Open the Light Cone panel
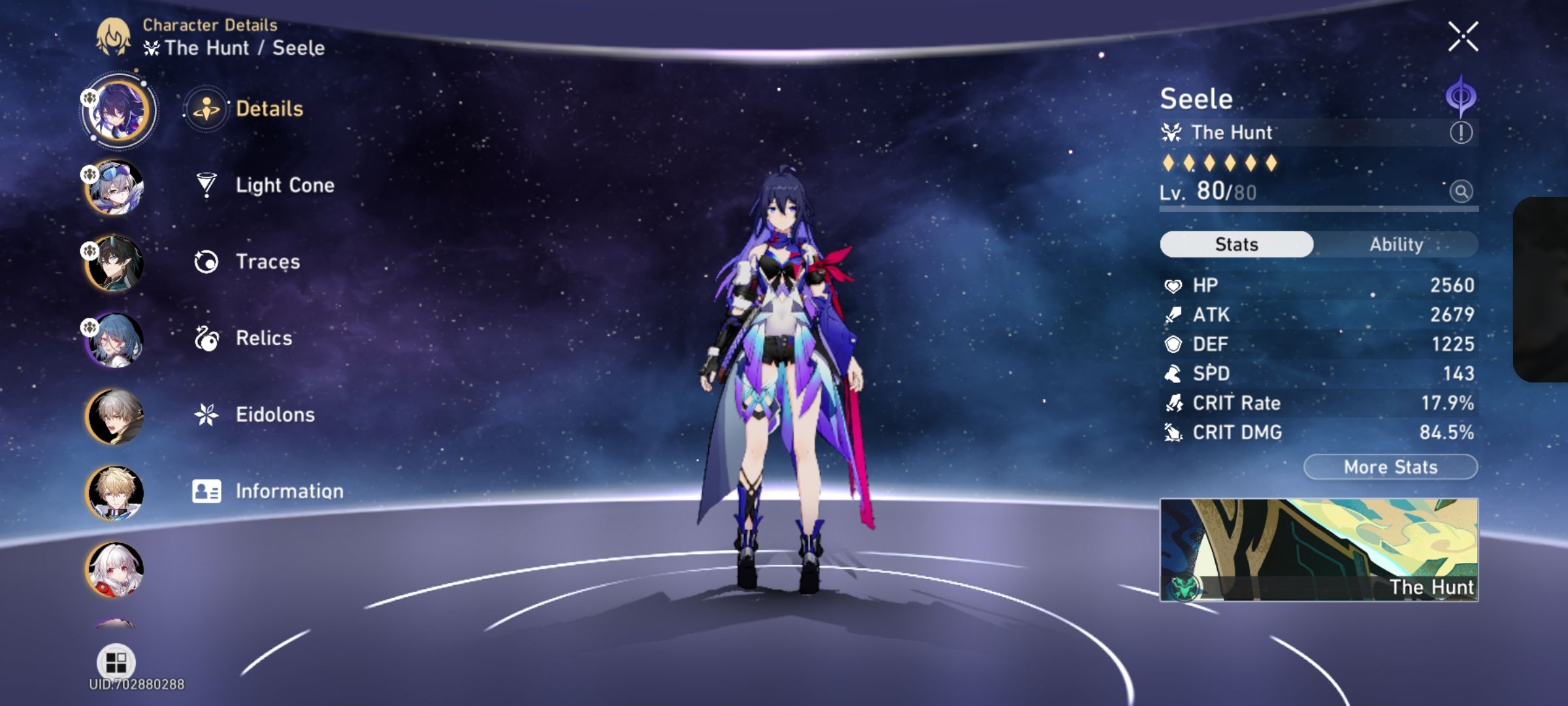The width and height of the screenshot is (1568, 706). click(x=284, y=185)
